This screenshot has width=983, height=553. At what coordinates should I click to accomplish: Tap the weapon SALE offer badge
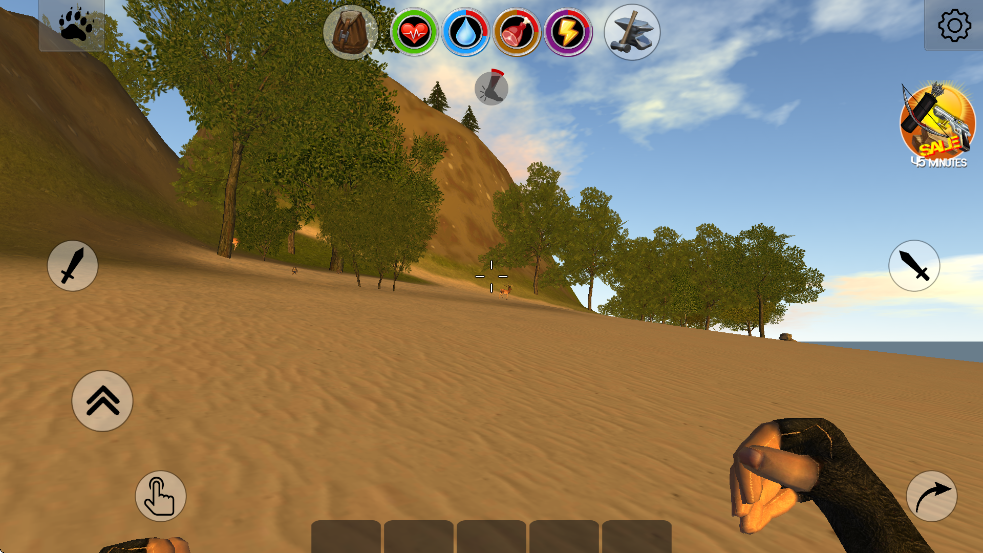937,124
